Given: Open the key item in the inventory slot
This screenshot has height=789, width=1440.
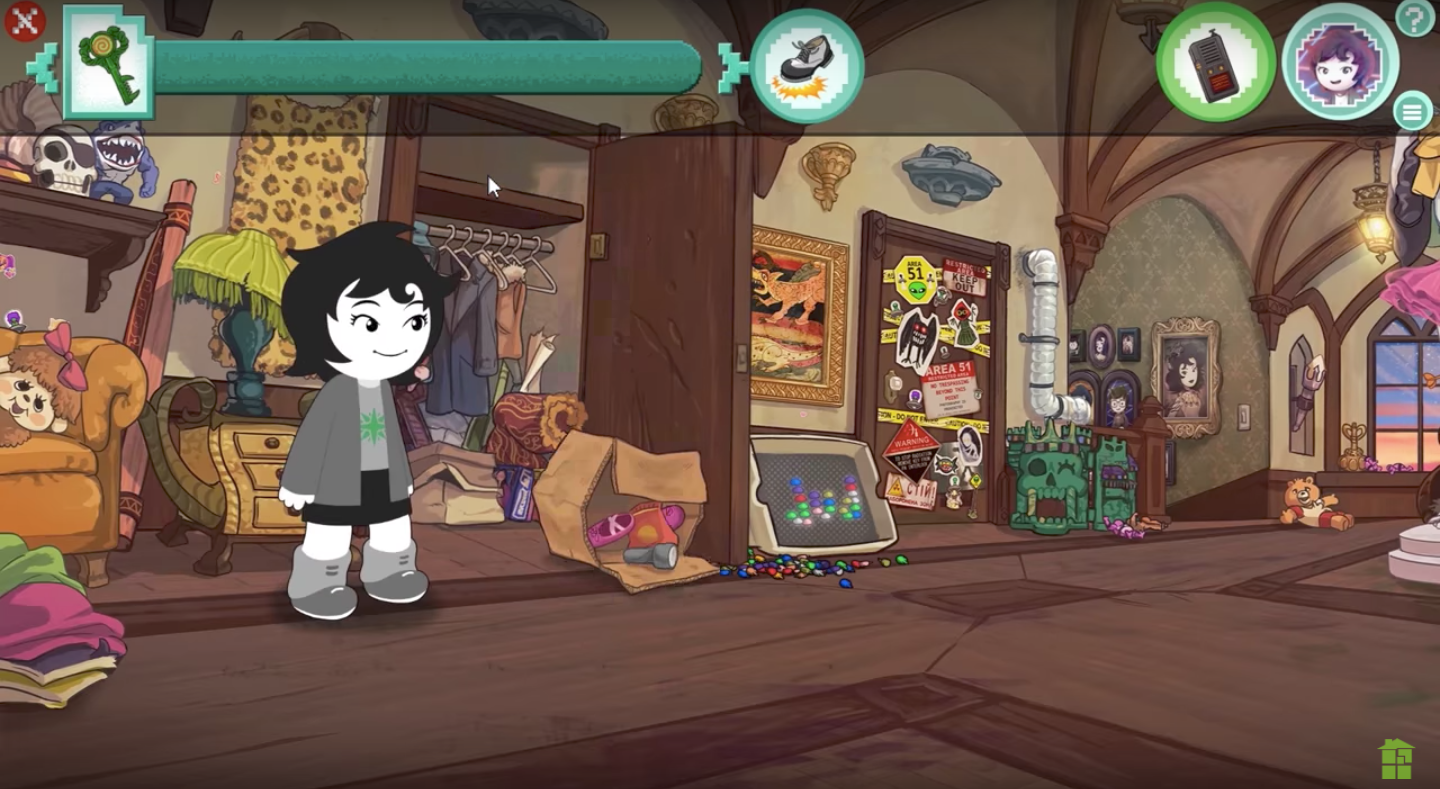Looking at the screenshot, I should tap(110, 64).
